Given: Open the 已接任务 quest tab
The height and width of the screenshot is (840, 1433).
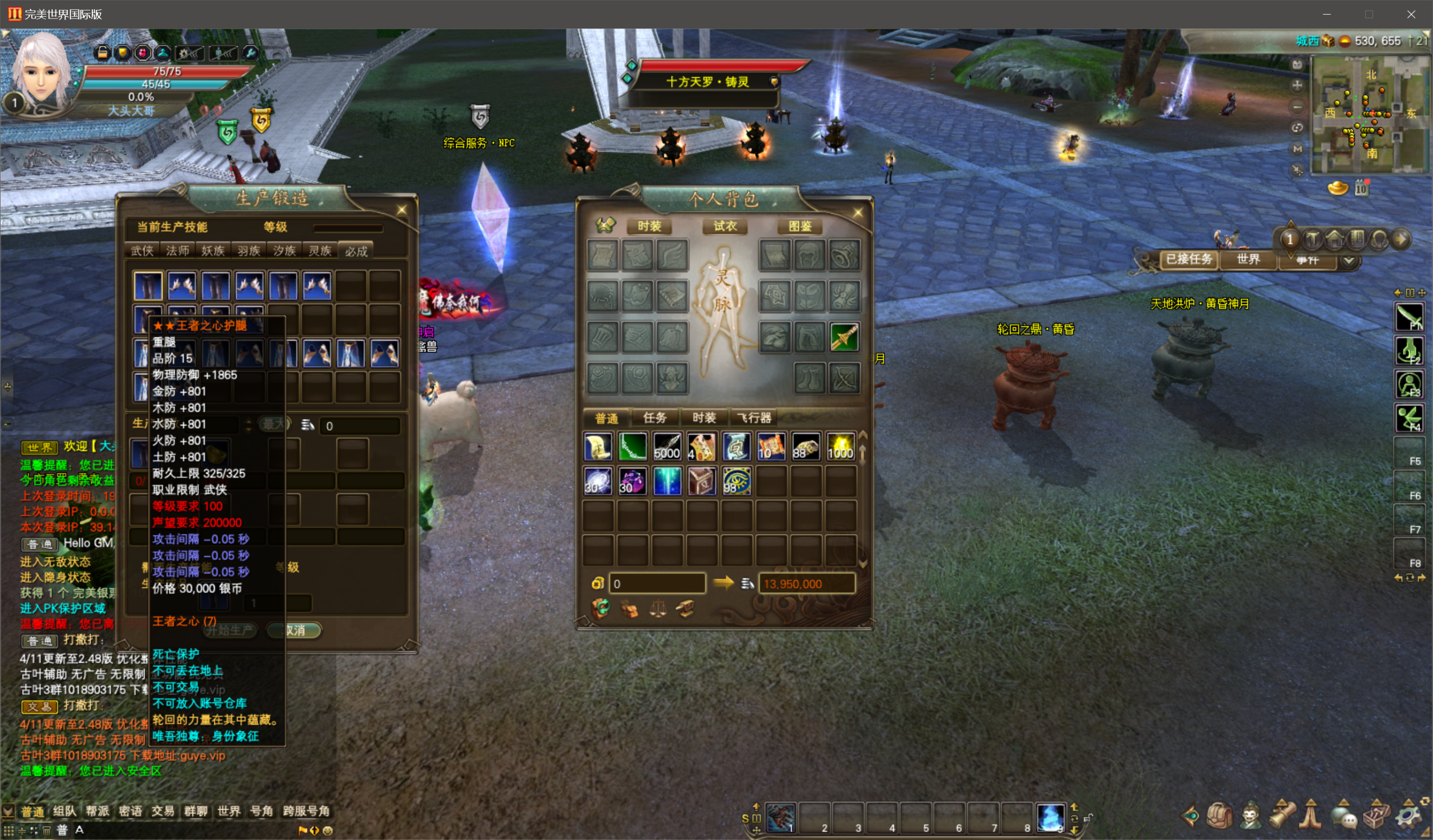Looking at the screenshot, I should (1188, 259).
